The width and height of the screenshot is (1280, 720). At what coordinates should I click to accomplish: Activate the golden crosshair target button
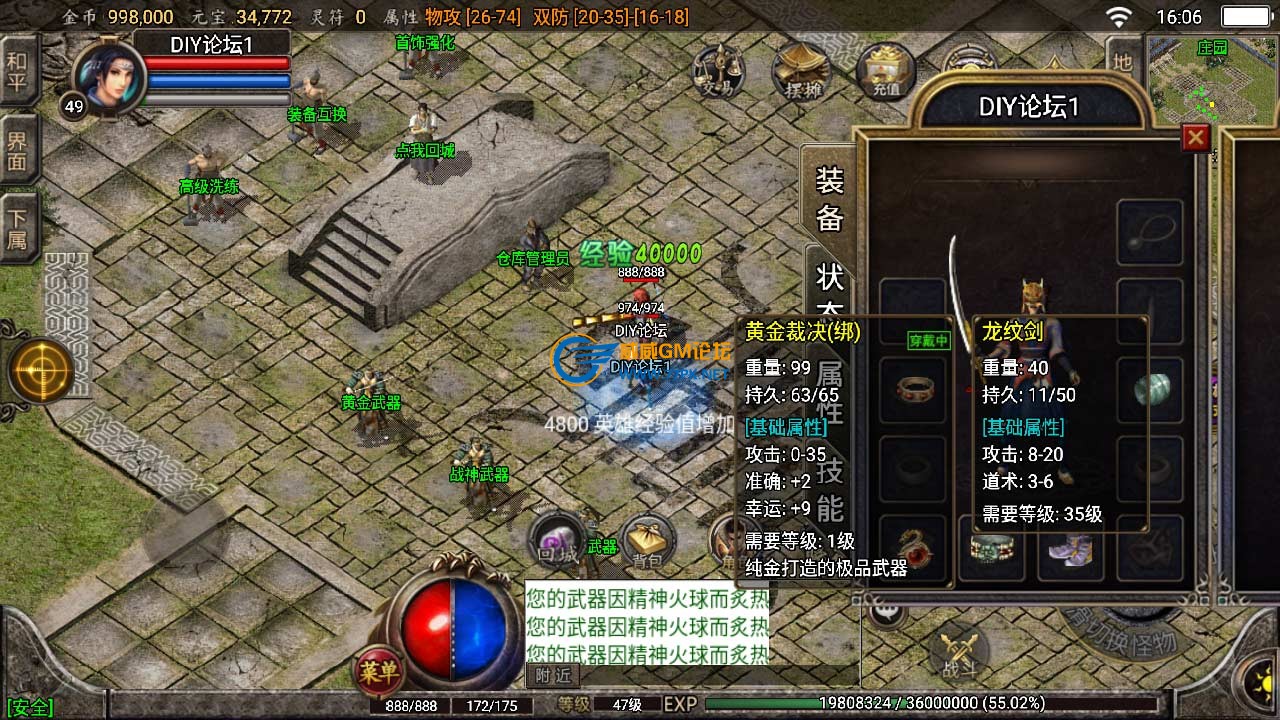[41, 371]
